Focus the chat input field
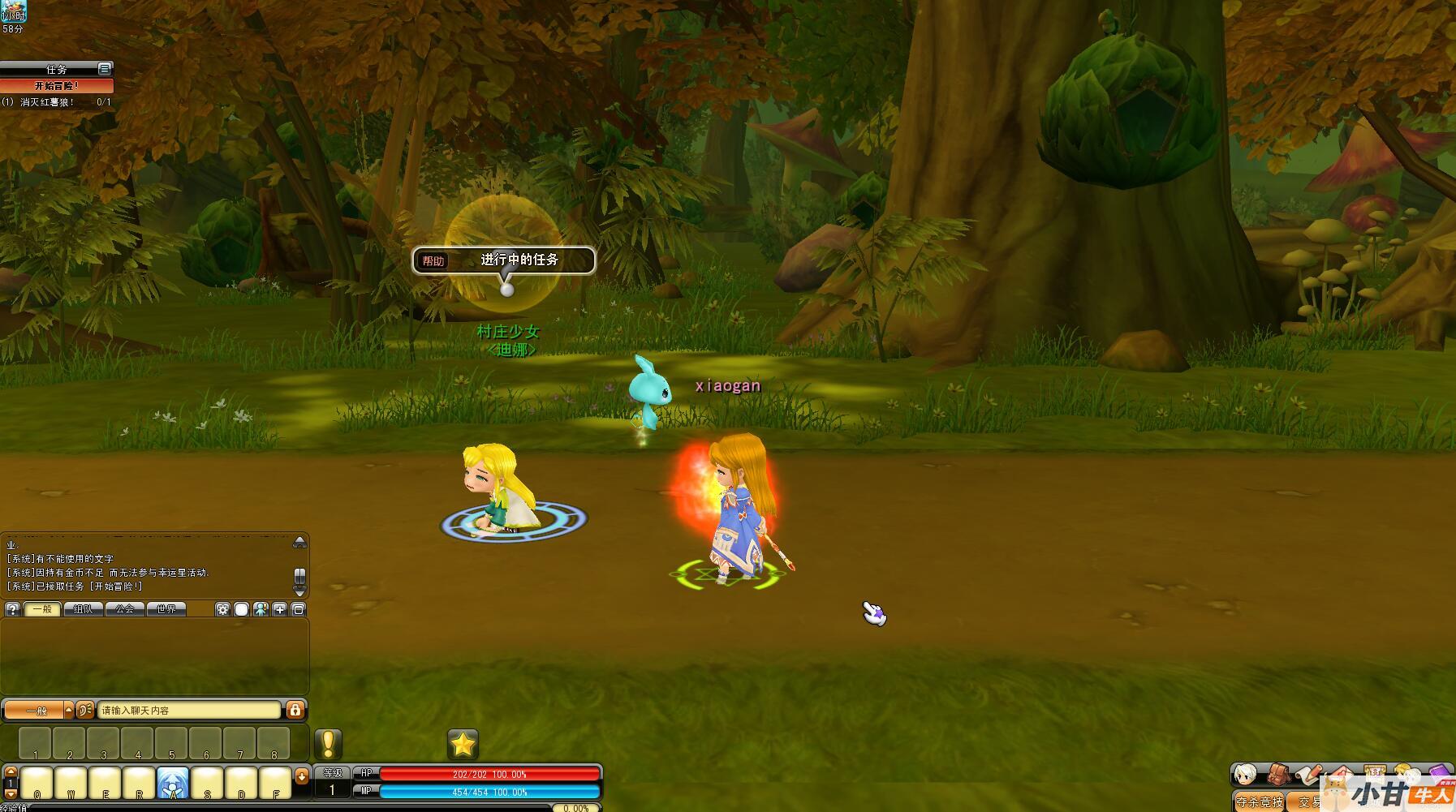Screen dimensions: 1456x812 pyautogui.click(x=188, y=711)
